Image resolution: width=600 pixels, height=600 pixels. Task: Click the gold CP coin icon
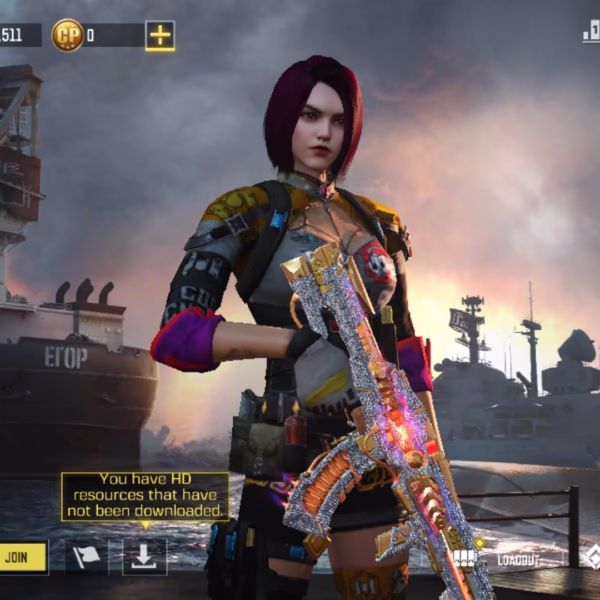pyautogui.click(x=67, y=35)
